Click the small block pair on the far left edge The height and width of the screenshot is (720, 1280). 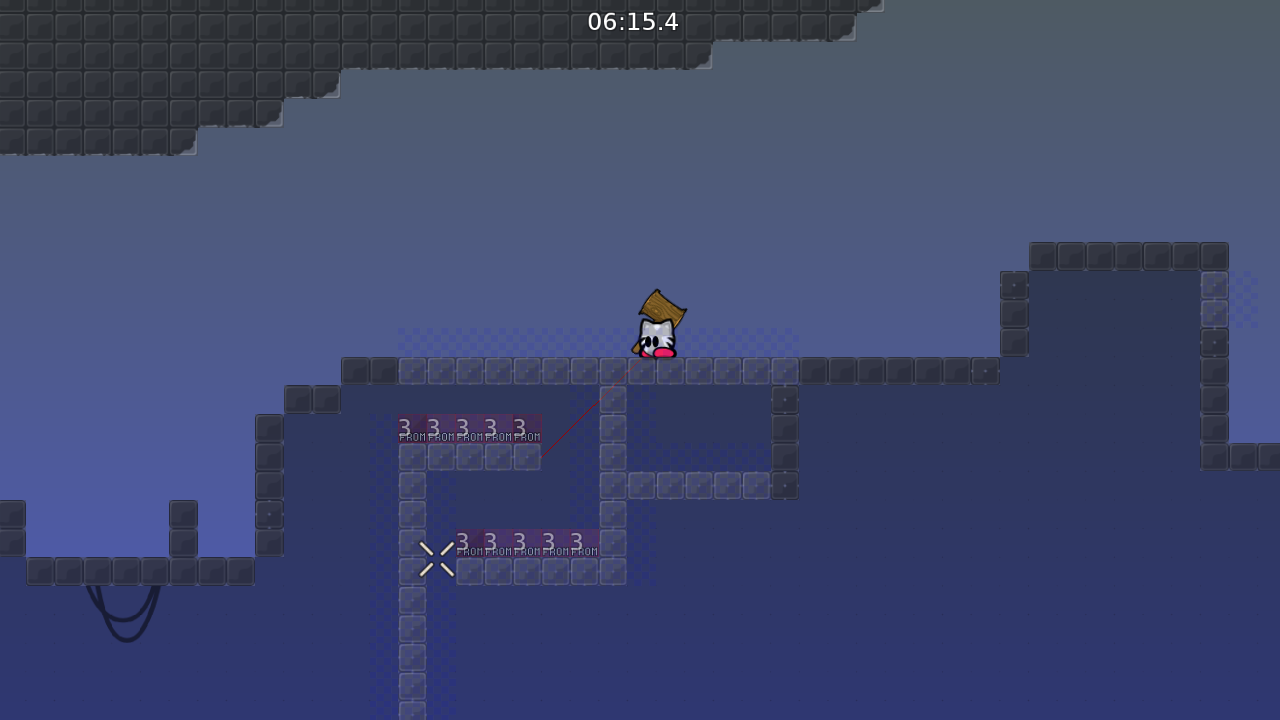(x=11, y=528)
